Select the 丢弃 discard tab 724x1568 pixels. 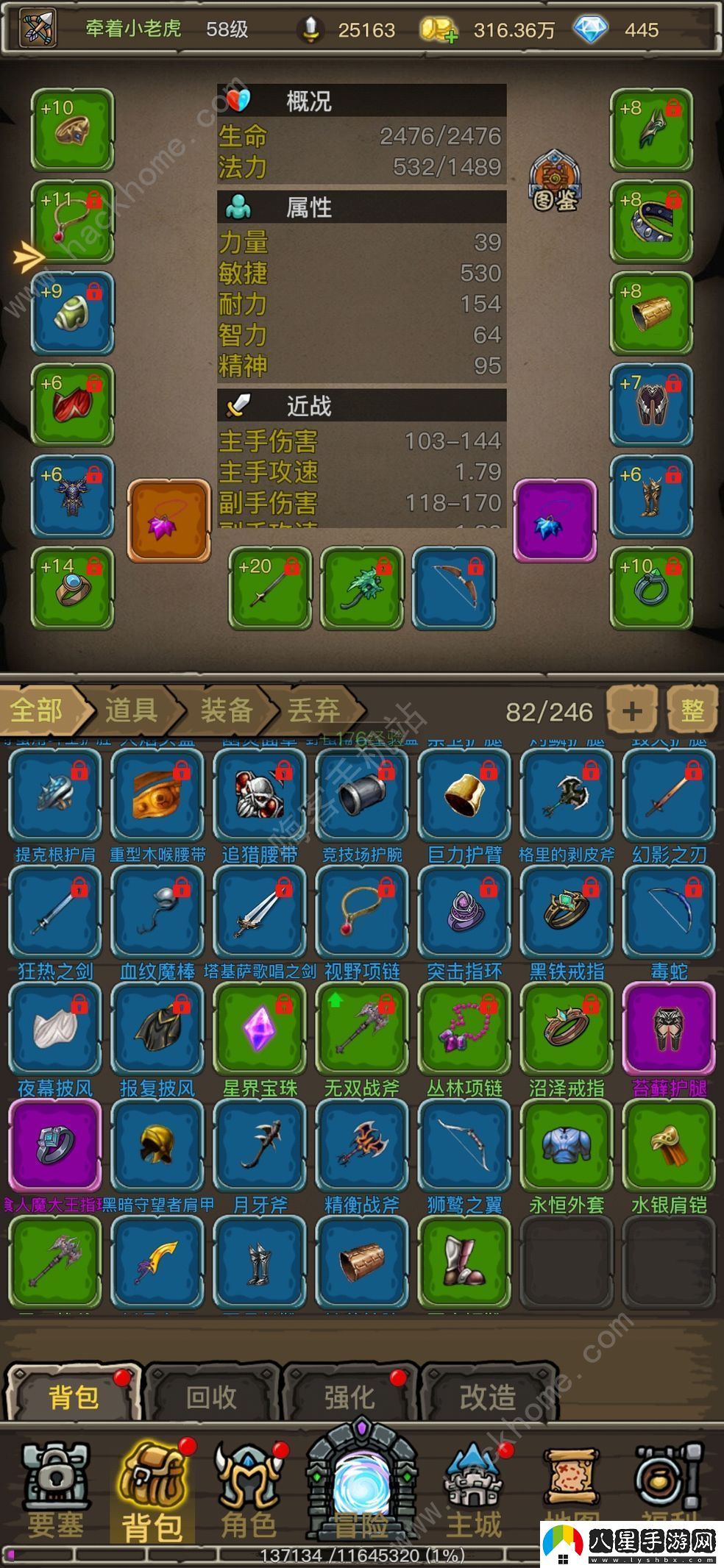point(314,710)
